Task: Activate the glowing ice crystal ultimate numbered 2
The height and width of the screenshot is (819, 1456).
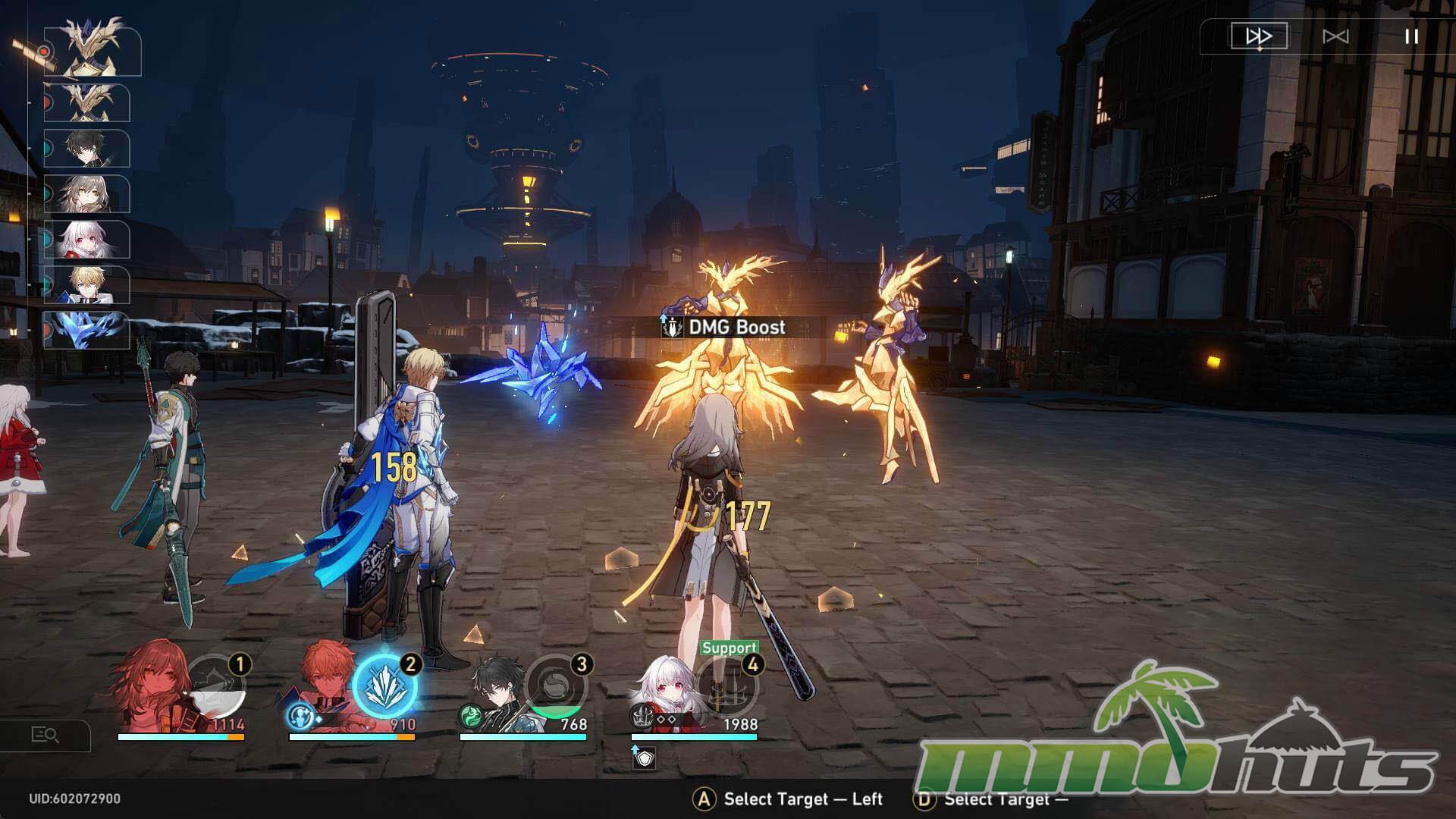Action: pos(385,687)
